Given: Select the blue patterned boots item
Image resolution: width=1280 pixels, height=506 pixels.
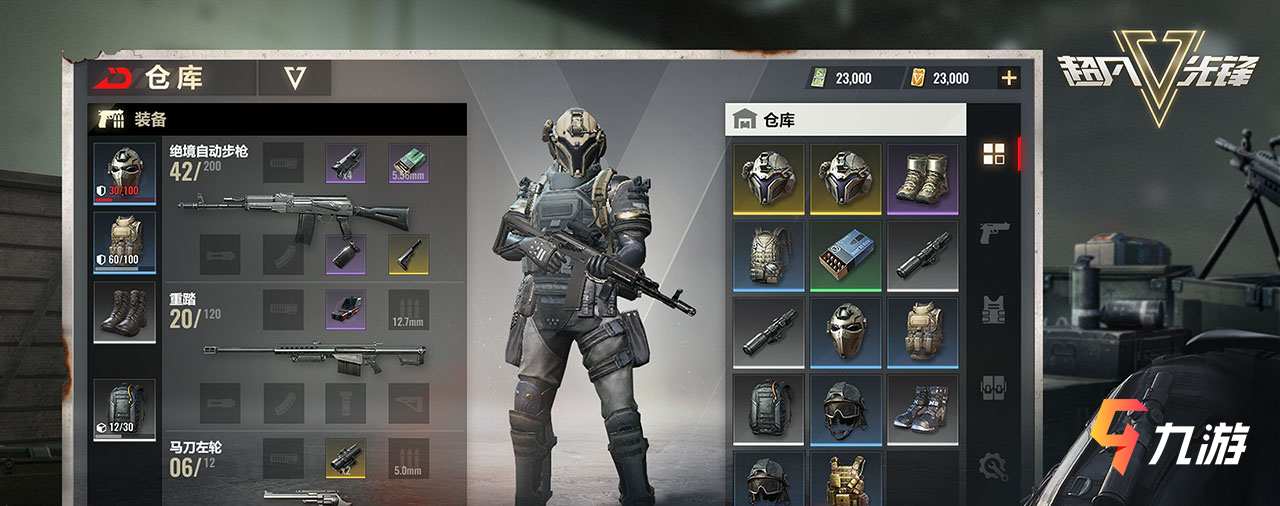Looking at the screenshot, I should pos(922,407).
